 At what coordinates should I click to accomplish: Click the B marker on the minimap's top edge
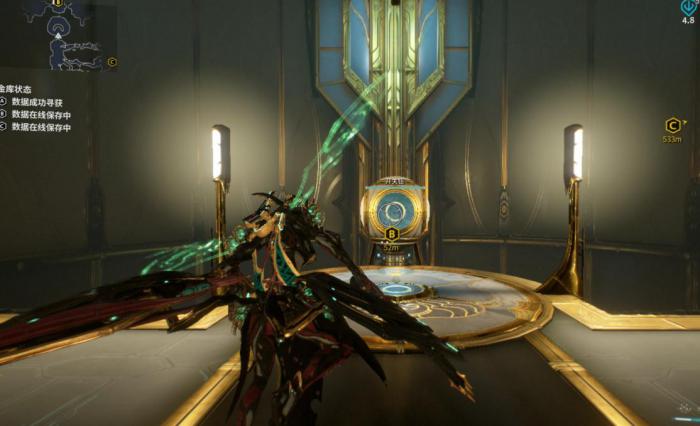tap(57, 3)
